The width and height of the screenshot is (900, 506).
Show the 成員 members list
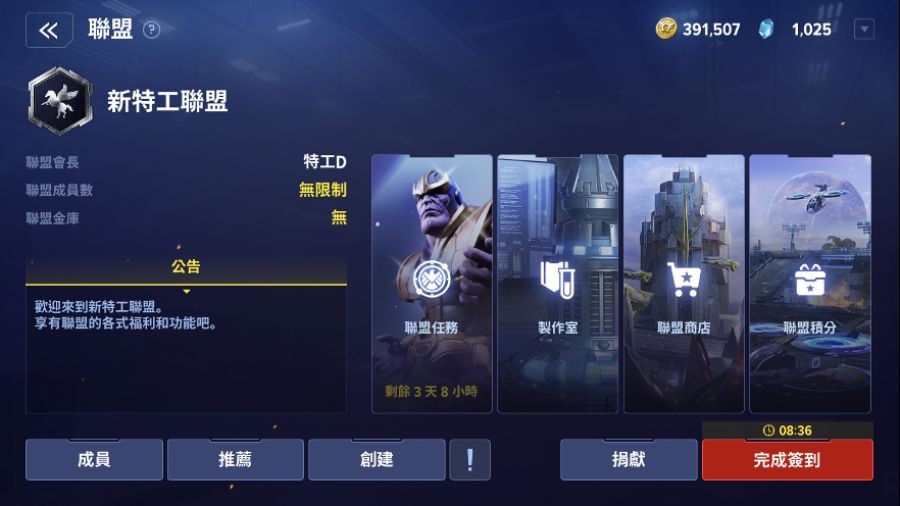click(x=94, y=460)
